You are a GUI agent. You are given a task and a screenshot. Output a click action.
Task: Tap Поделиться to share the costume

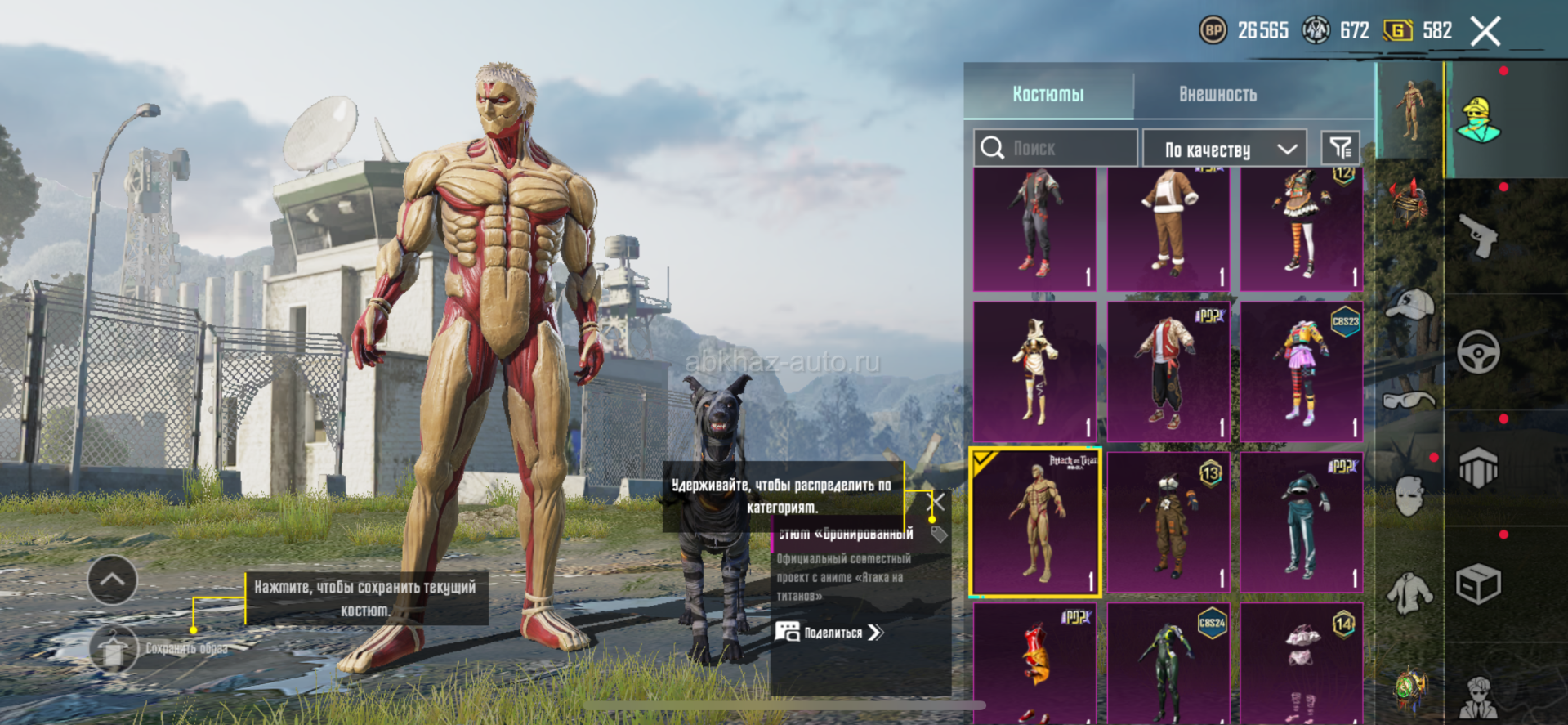pos(830,632)
